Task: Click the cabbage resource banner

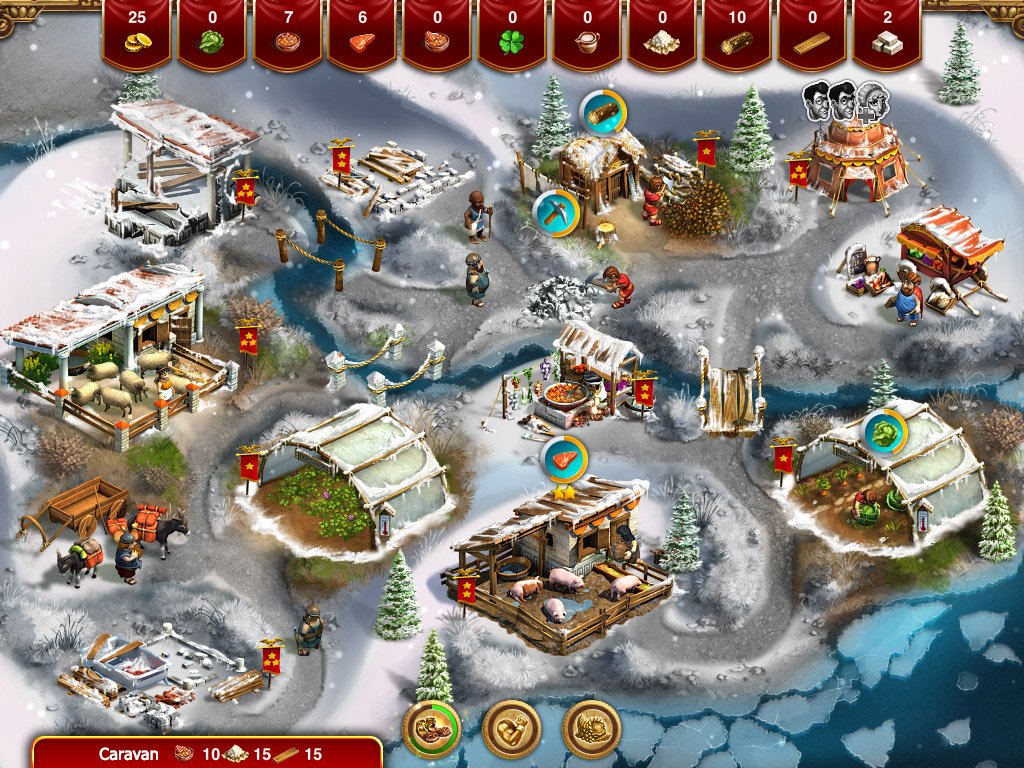Action: coord(211,34)
